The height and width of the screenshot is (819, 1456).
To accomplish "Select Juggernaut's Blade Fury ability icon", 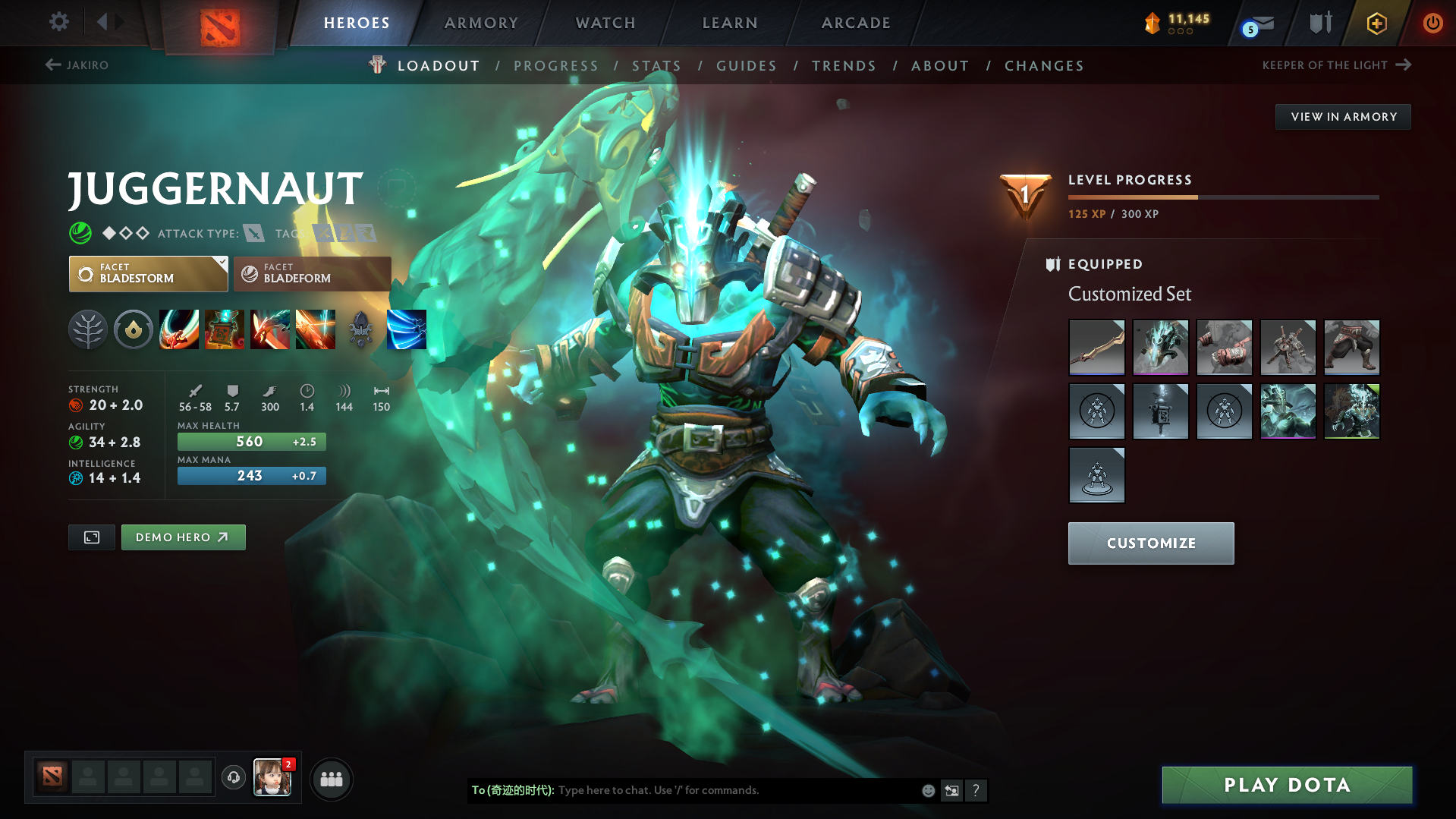I will (x=179, y=329).
